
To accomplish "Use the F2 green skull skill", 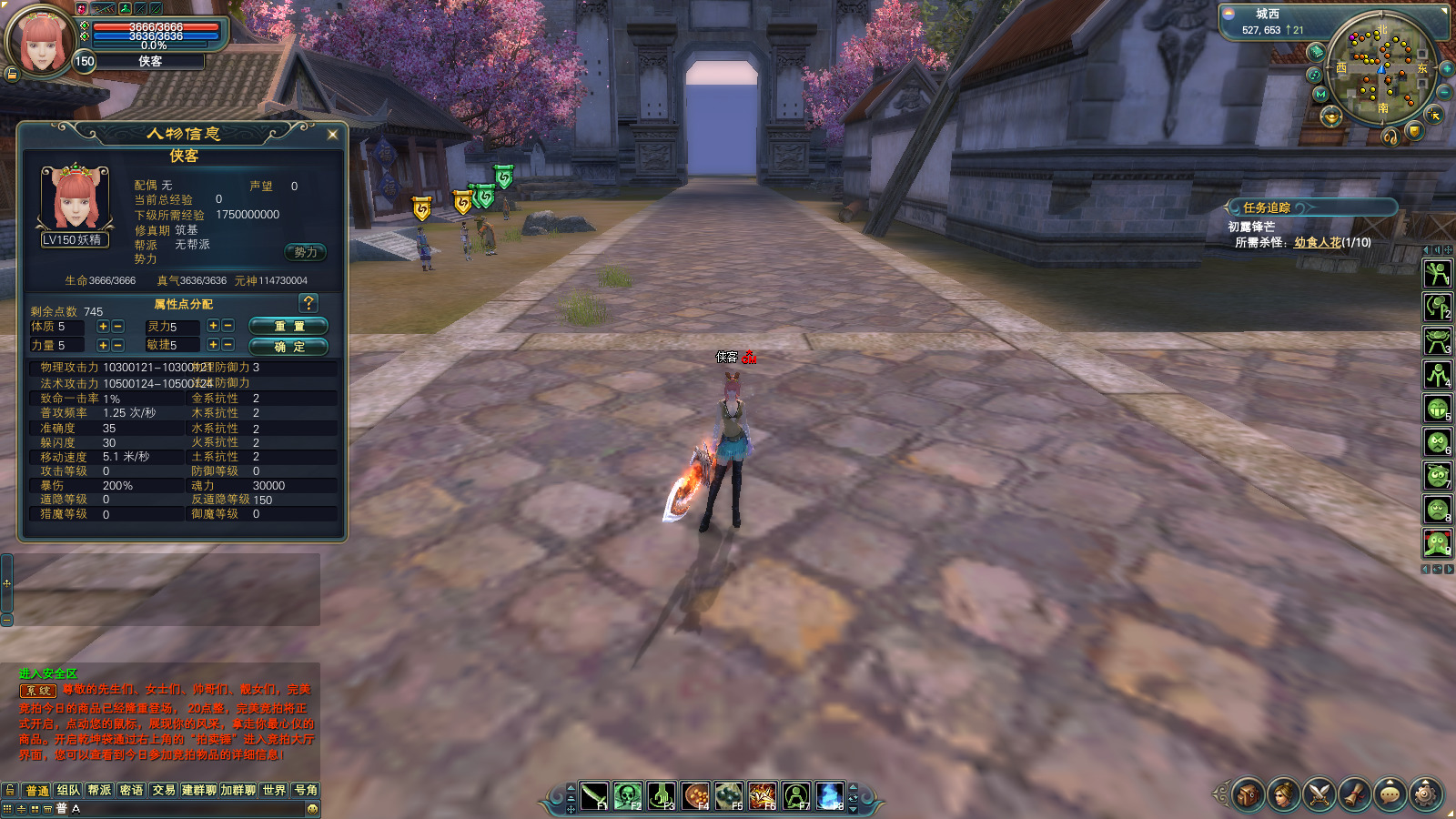I will coord(628,796).
